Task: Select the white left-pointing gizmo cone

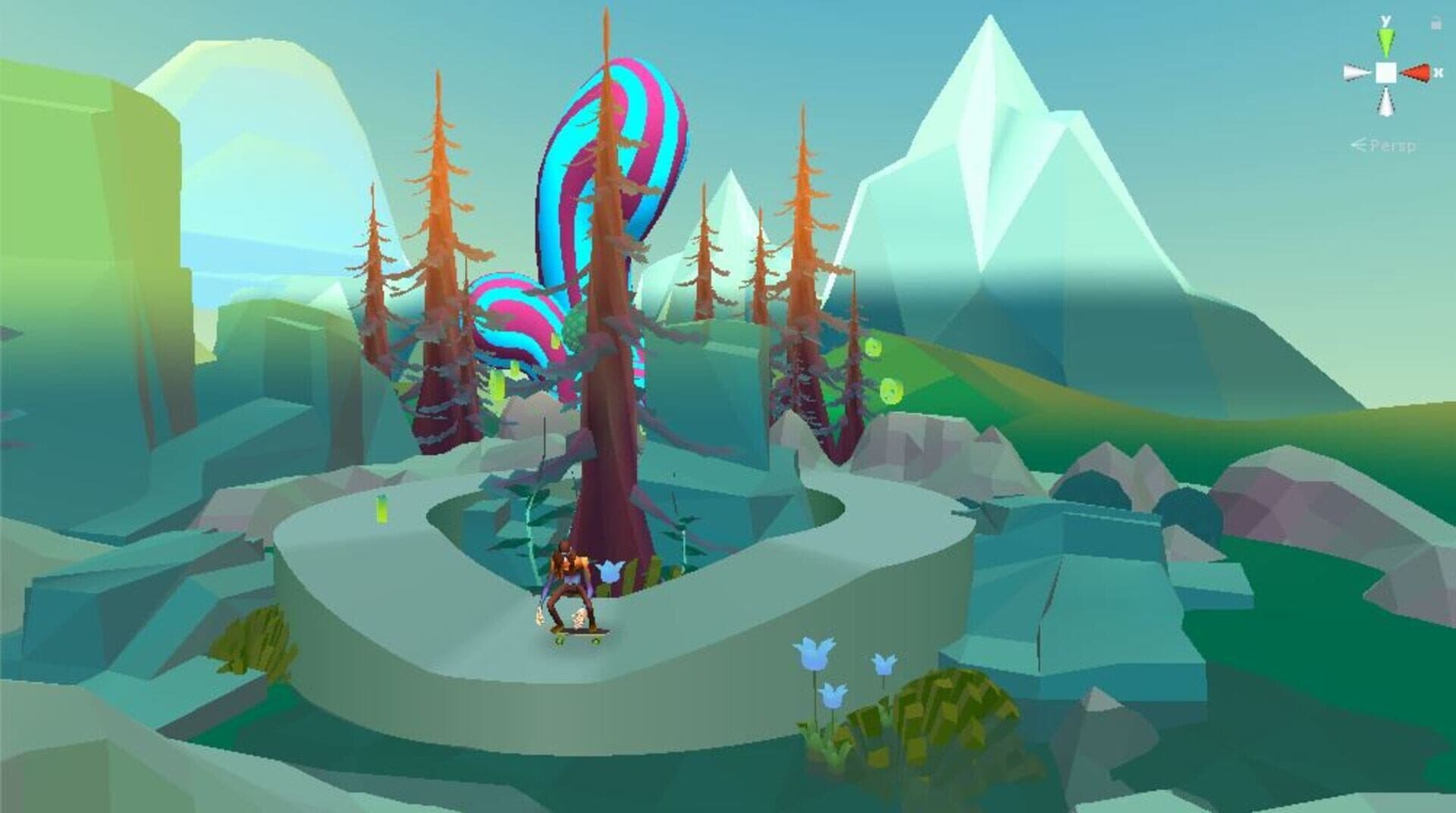Action: tap(1357, 73)
